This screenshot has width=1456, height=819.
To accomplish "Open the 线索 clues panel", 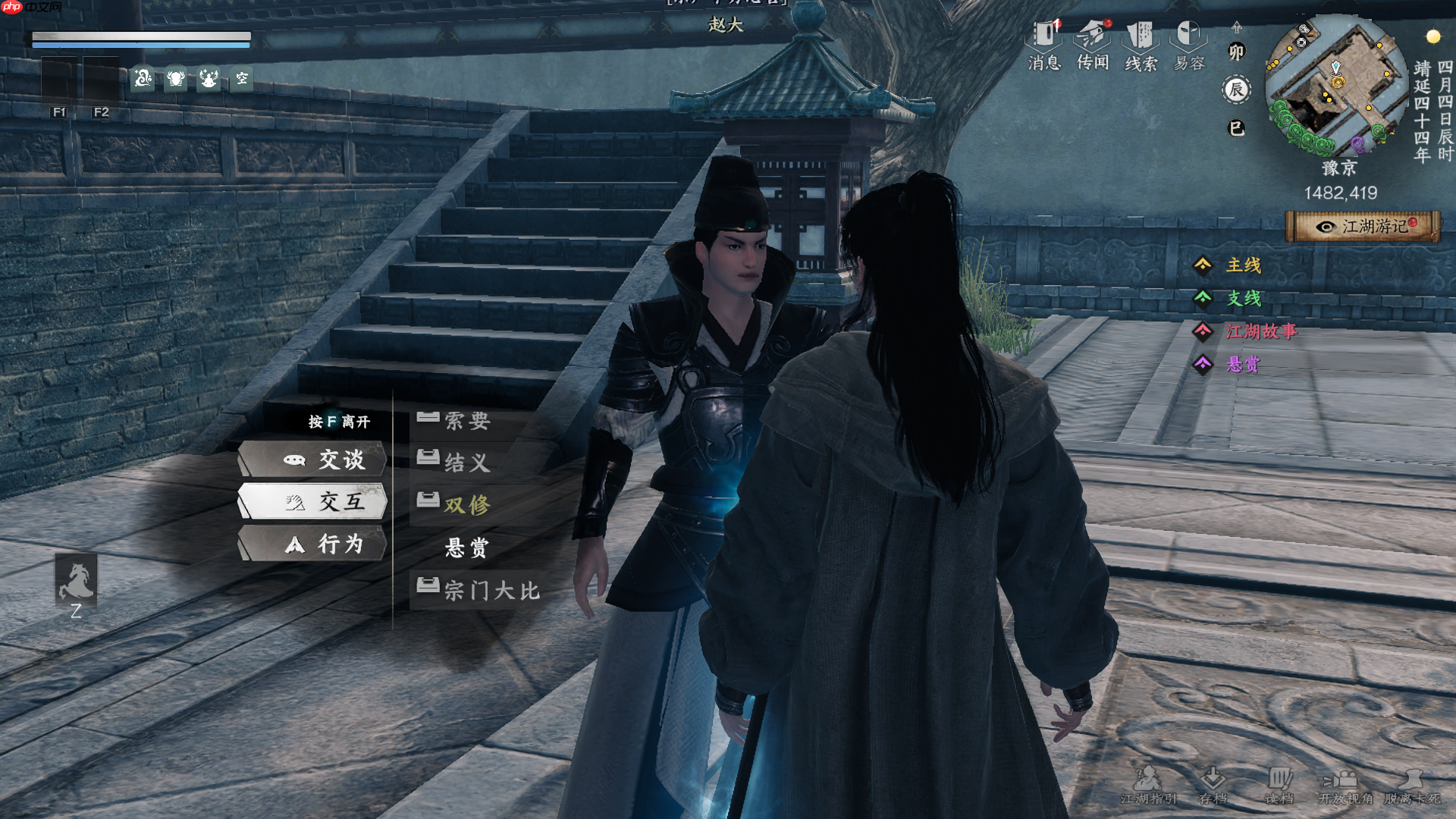I will [x=1141, y=45].
